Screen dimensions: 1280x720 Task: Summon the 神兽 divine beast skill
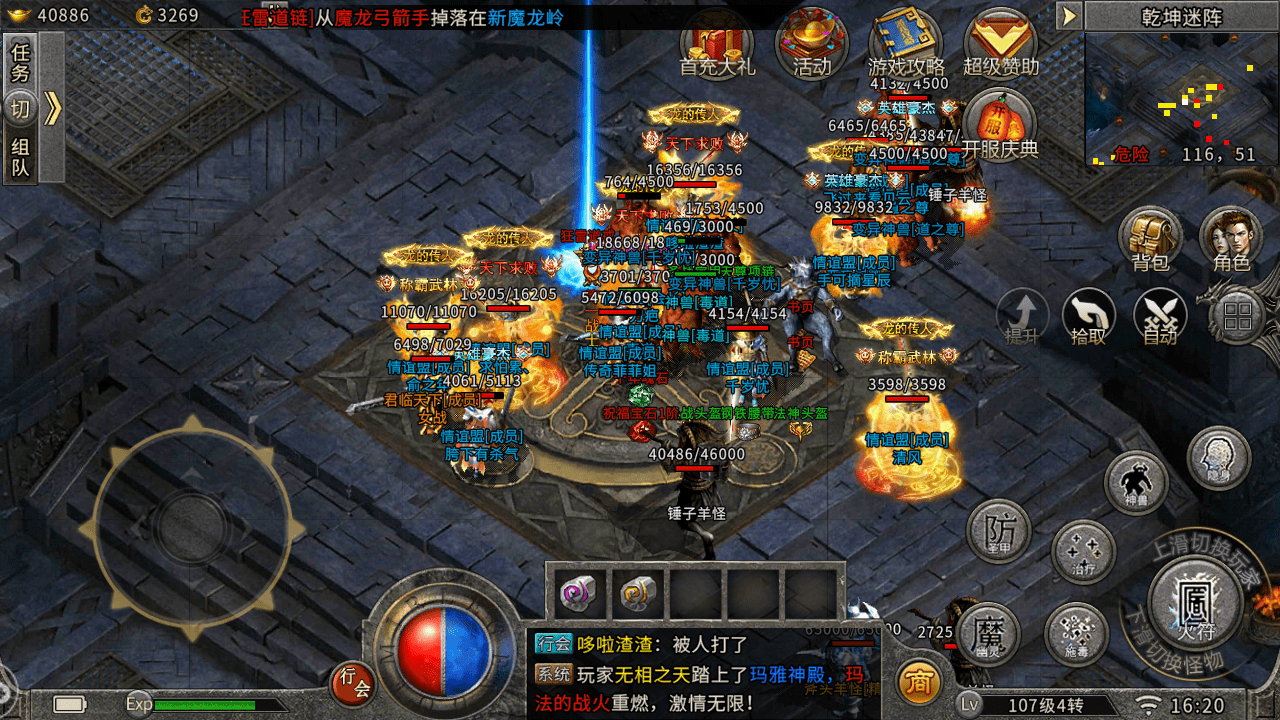(x=1136, y=483)
